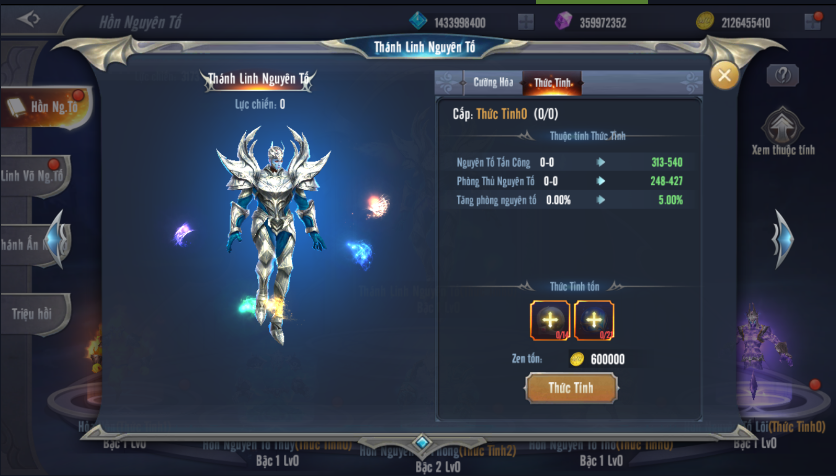Open the Triệu hồi side tab
The height and width of the screenshot is (476, 836).
coord(32,313)
